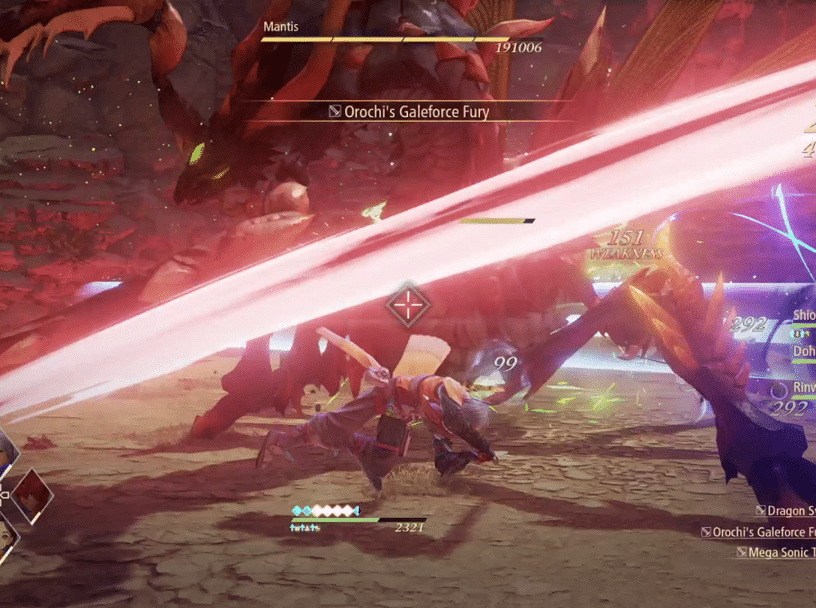
Task: Click Dohalim's party status row
Action: (803, 353)
